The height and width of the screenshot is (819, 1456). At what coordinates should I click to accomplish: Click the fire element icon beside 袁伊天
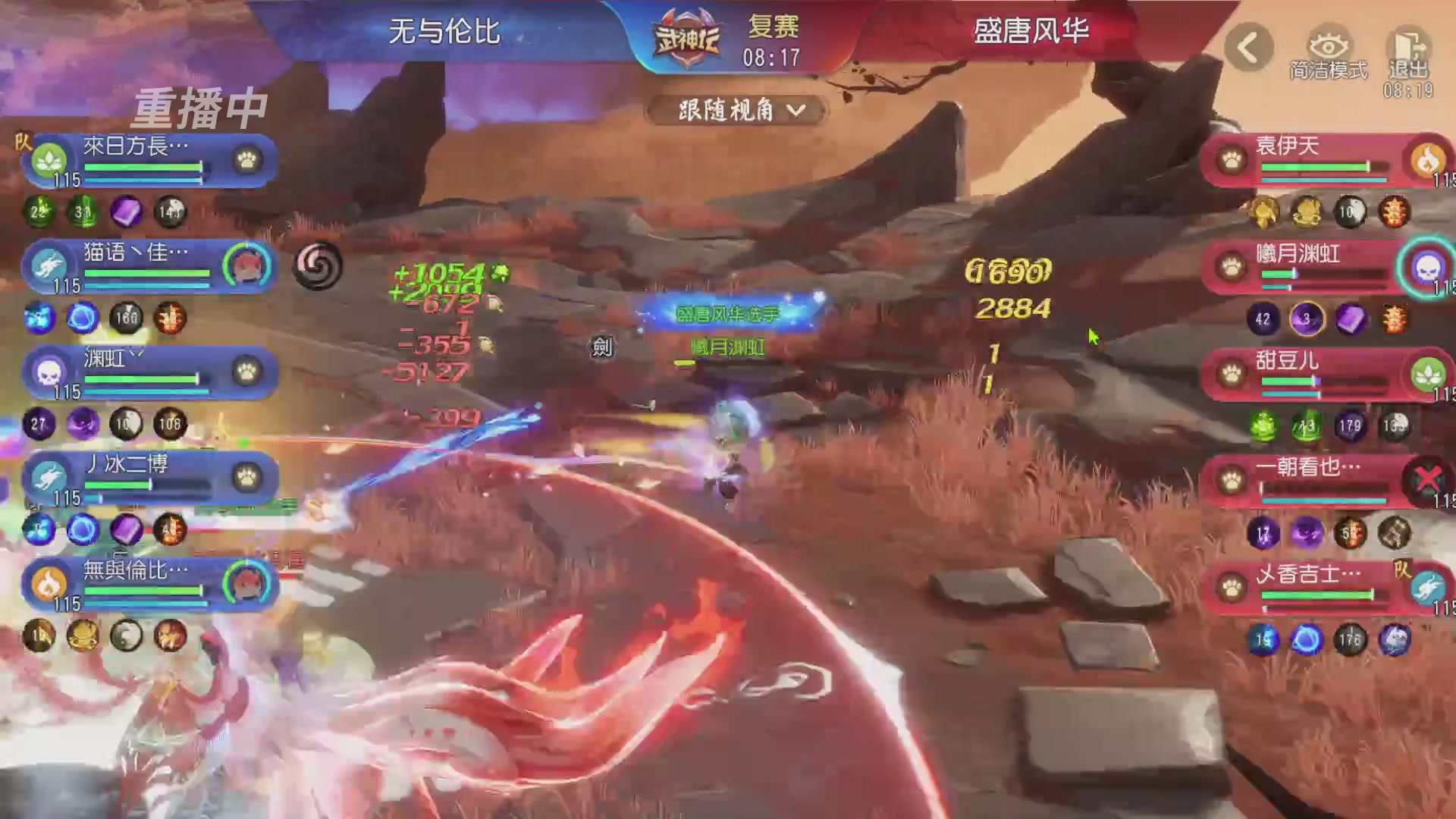pyautogui.click(x=1429, y=162)
